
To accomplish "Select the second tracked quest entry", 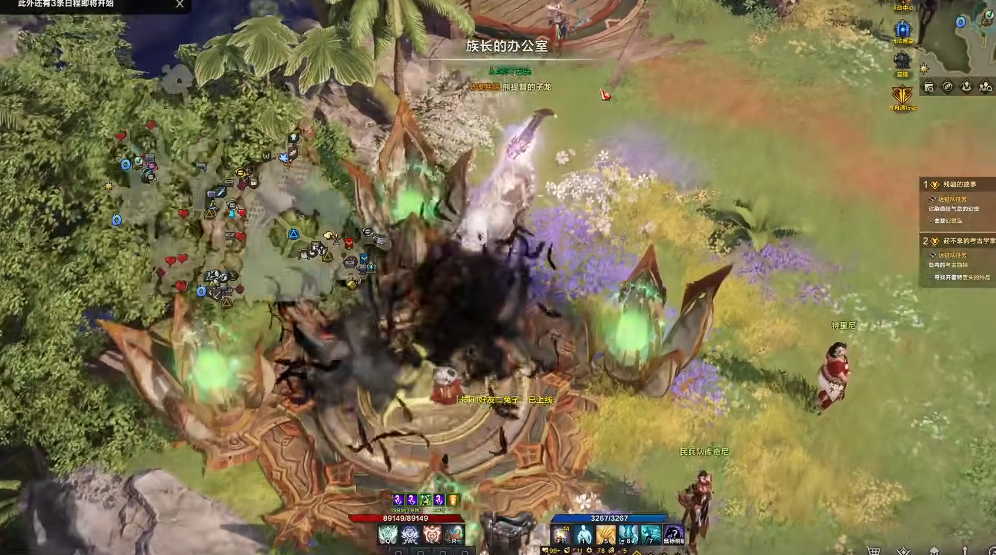I will point(958,241).
